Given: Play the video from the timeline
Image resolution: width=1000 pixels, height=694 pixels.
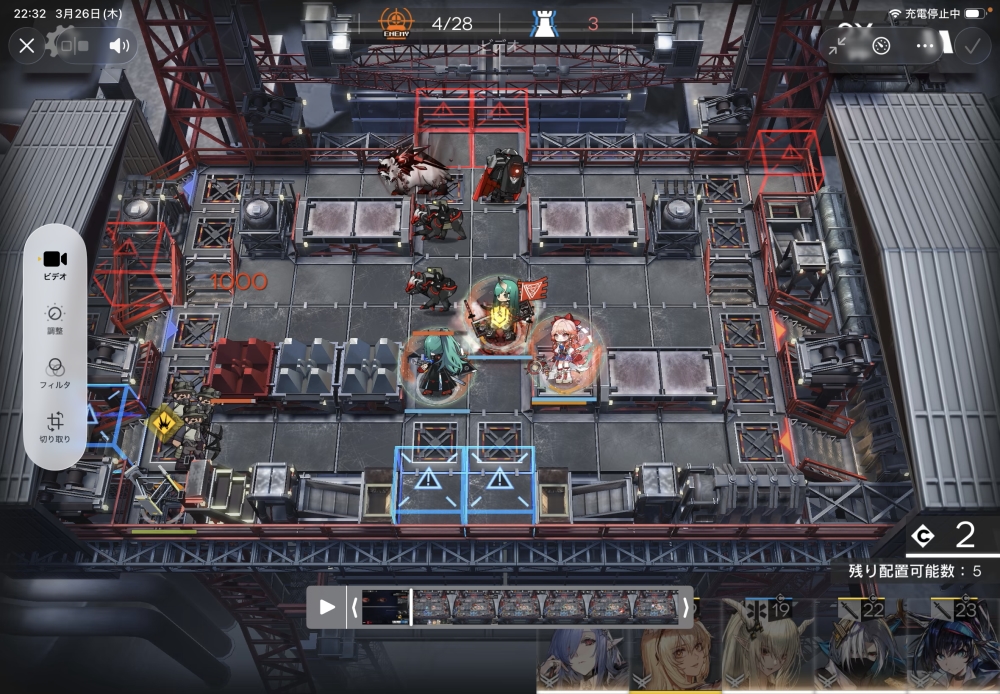Looking at the screenshot, I should tap(327, 607).
